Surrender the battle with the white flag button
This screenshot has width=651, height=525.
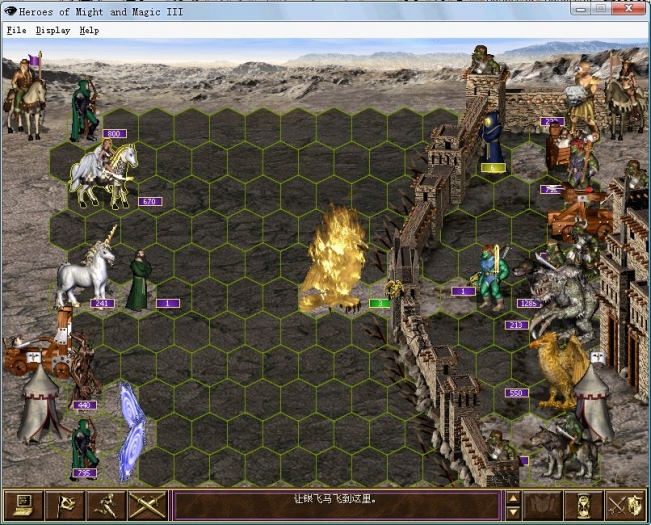pyautogui.click(x=65, y=505)
